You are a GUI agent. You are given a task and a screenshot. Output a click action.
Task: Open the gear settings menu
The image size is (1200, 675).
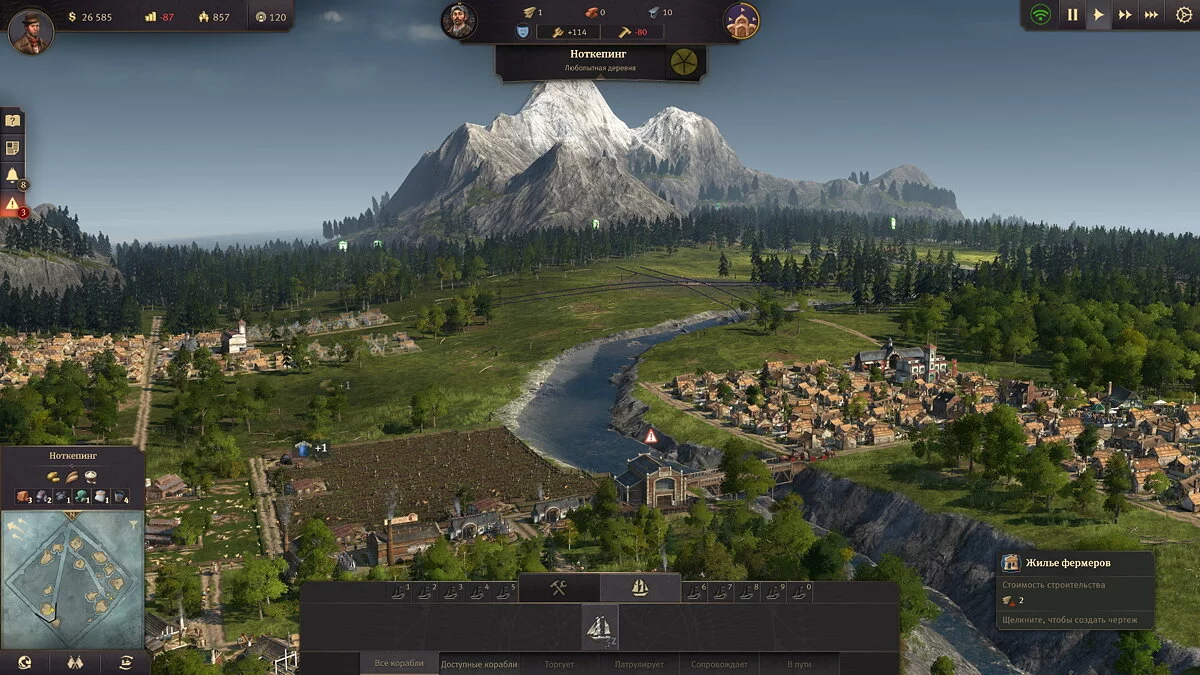tap(1184, 15)
